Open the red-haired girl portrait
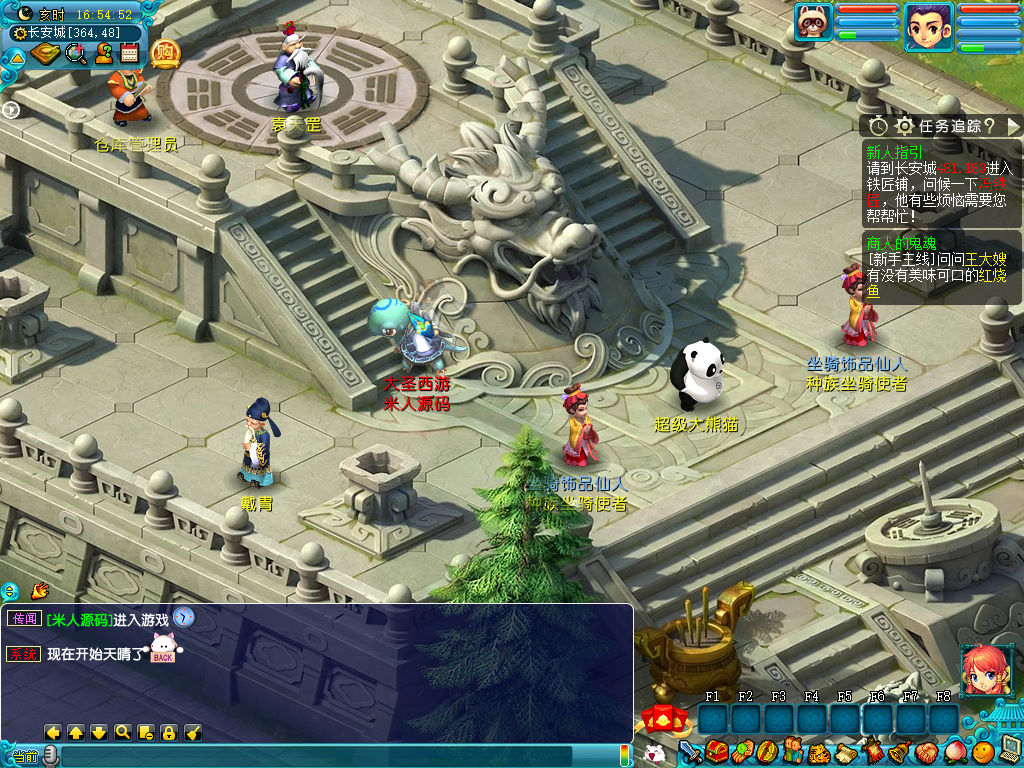 pos(981,669)
